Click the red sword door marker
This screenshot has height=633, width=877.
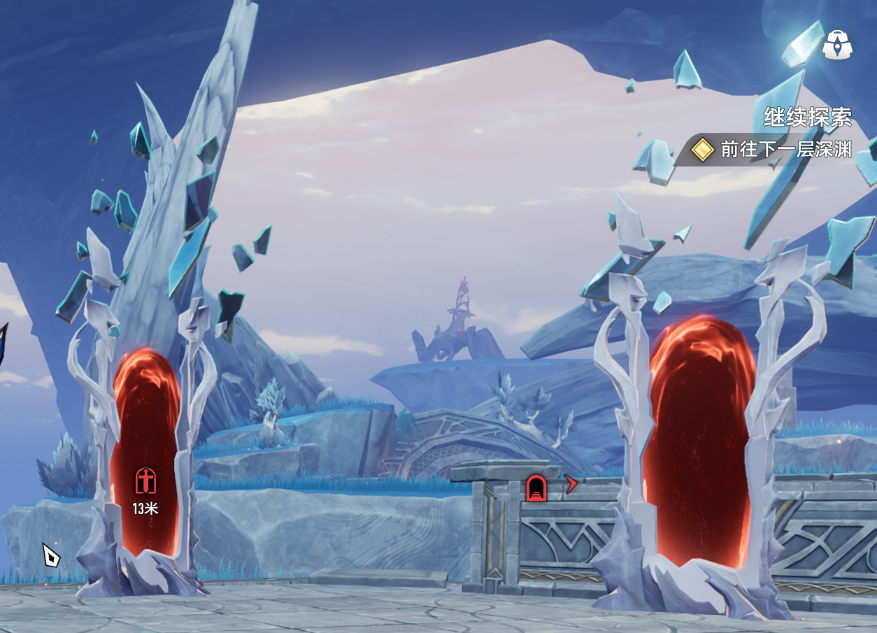[x=146, y=481]
